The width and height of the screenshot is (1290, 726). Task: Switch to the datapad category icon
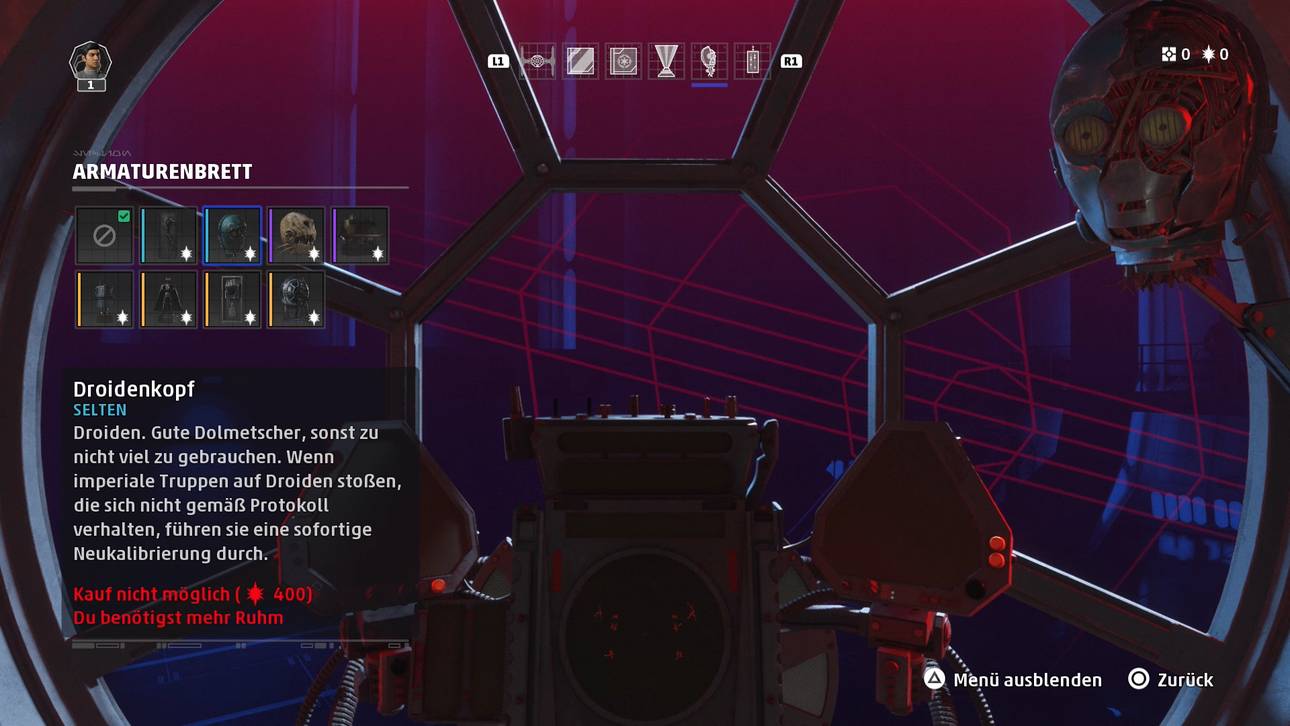[x=754, y=60]
